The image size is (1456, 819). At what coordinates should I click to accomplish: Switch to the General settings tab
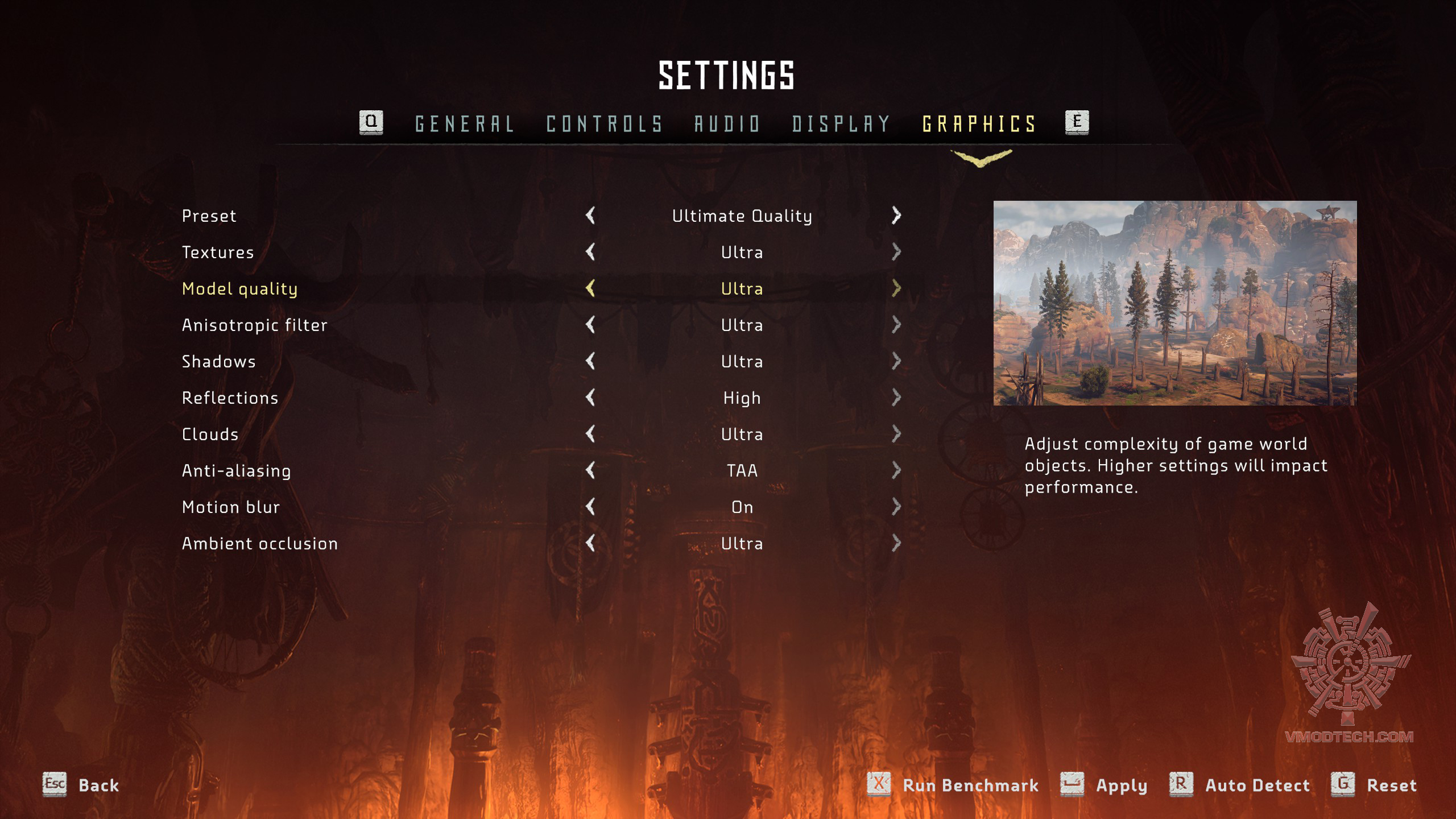coord(464,123)
